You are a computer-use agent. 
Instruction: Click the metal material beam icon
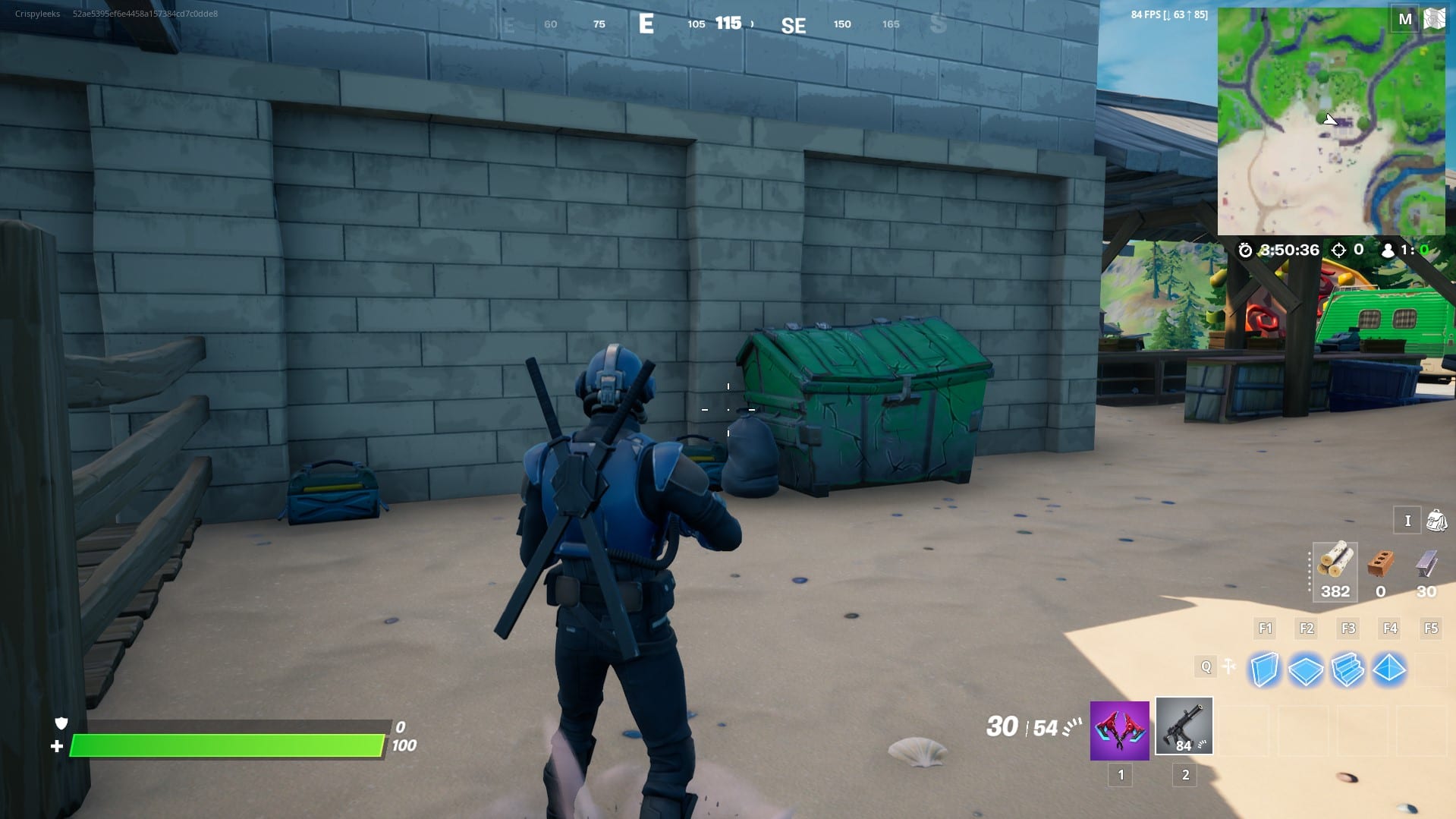point(1426,562)
